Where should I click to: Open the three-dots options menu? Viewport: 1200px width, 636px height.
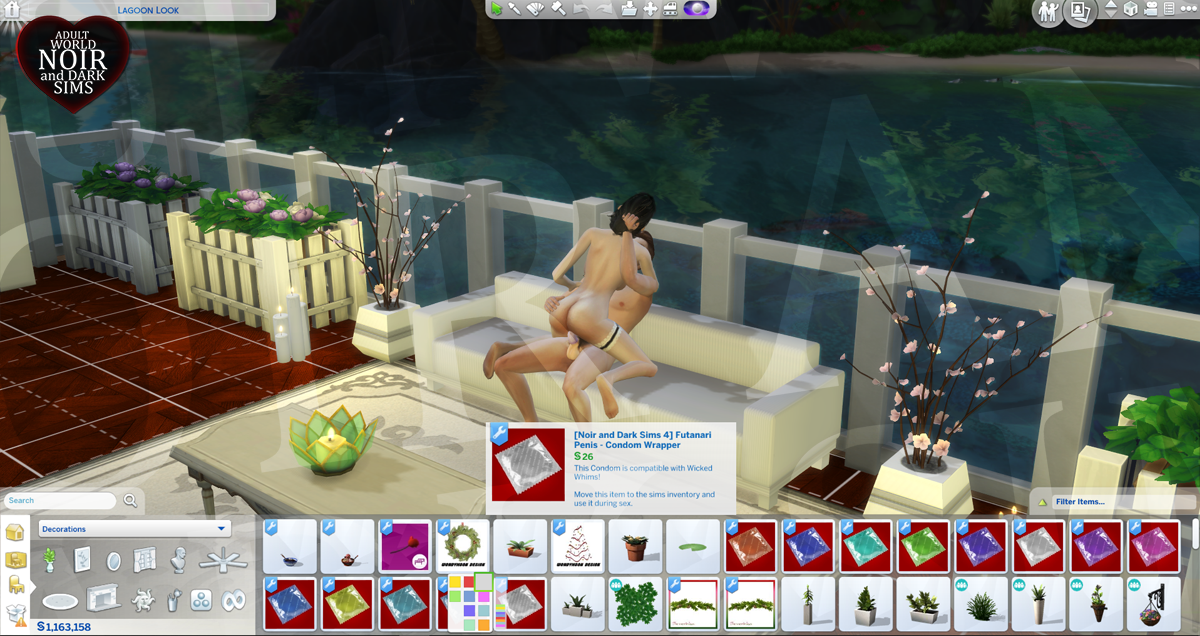(x=1189, y=9)
